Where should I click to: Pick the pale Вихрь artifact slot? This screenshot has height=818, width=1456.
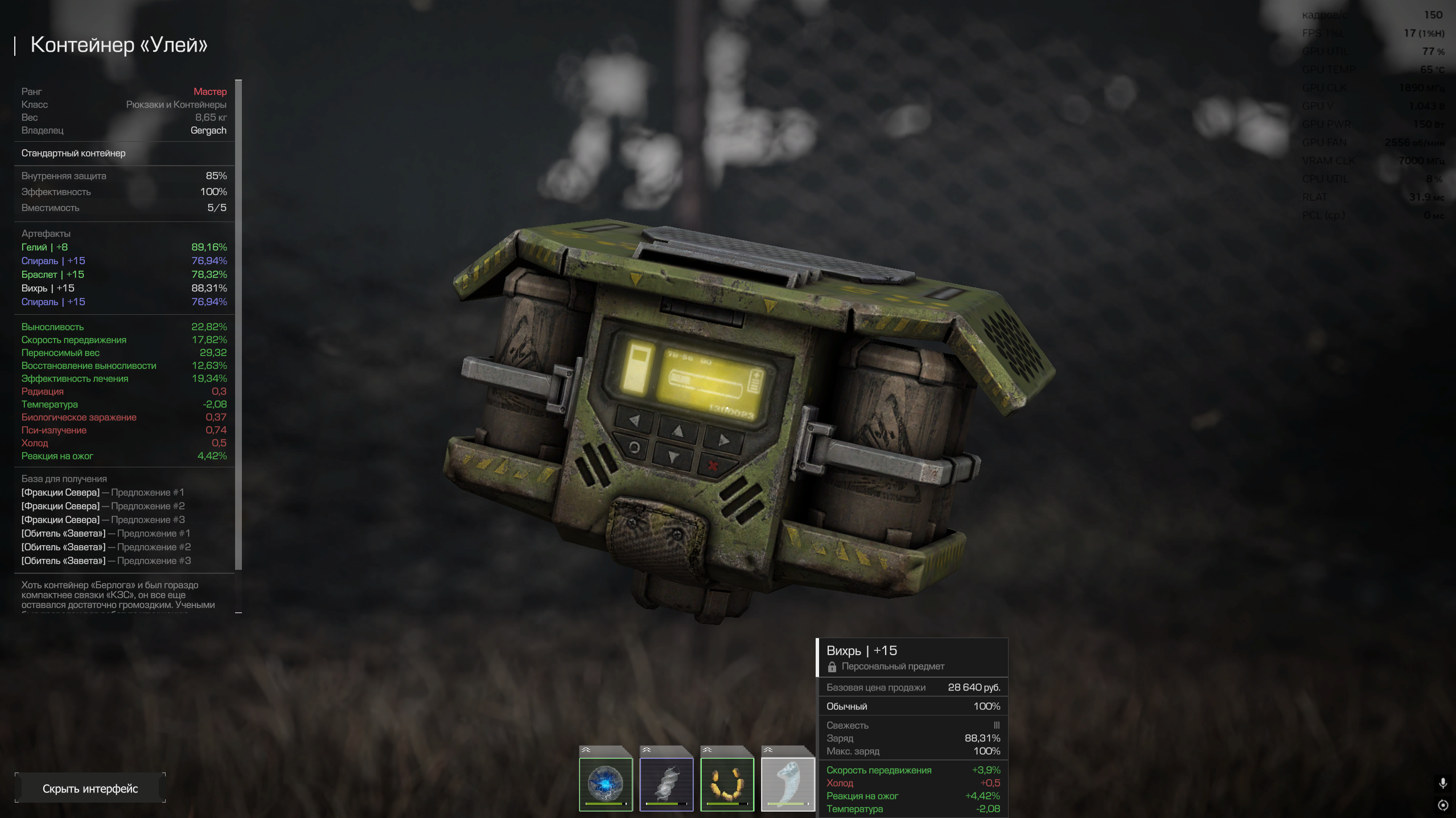[x=788, y=784]
